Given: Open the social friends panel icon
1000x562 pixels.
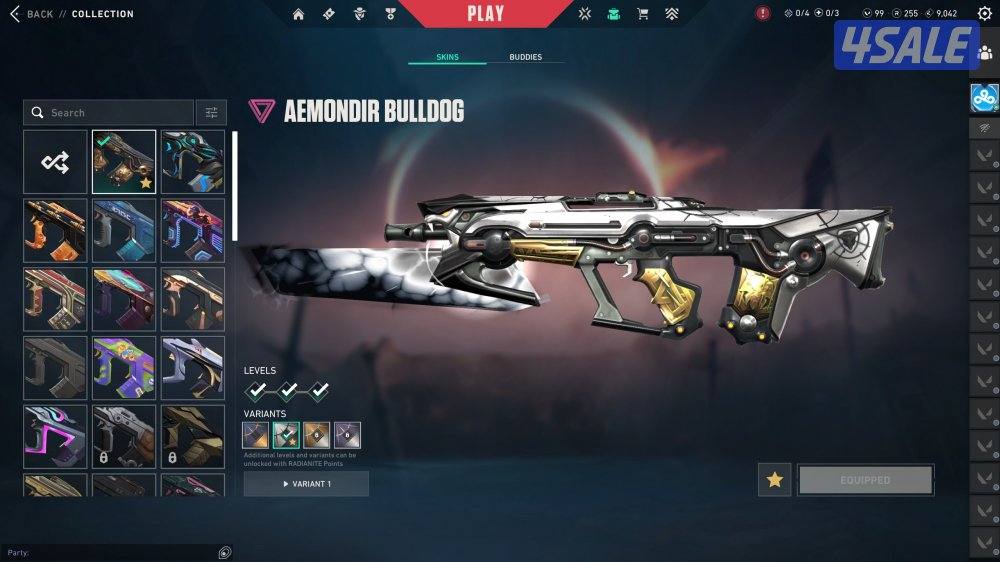Looking at the screenshot, I should [x=986, y=53].
